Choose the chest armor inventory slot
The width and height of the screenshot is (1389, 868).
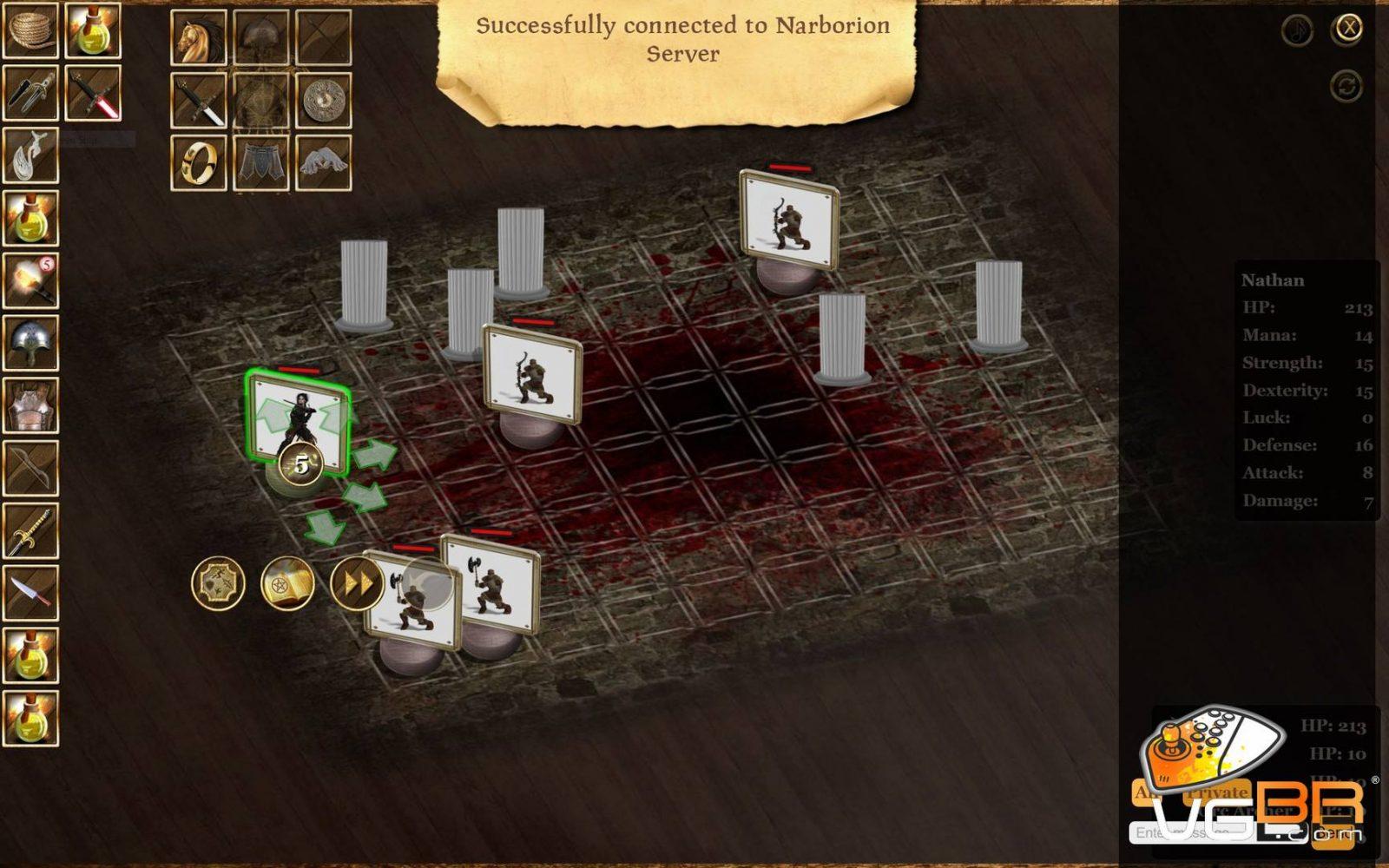coord(30,406)
